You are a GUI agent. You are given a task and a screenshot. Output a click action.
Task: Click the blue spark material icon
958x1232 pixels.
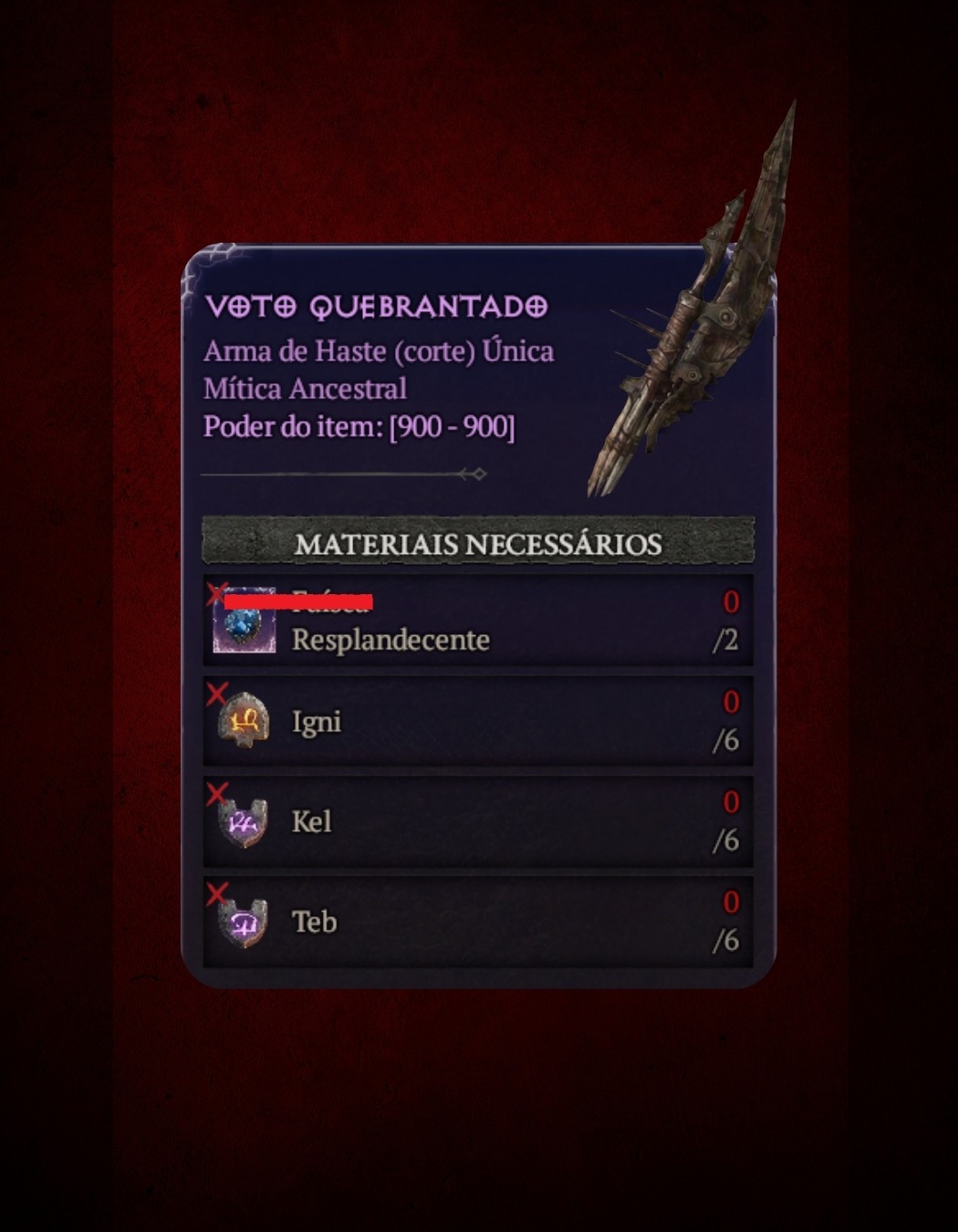[244, 622]
